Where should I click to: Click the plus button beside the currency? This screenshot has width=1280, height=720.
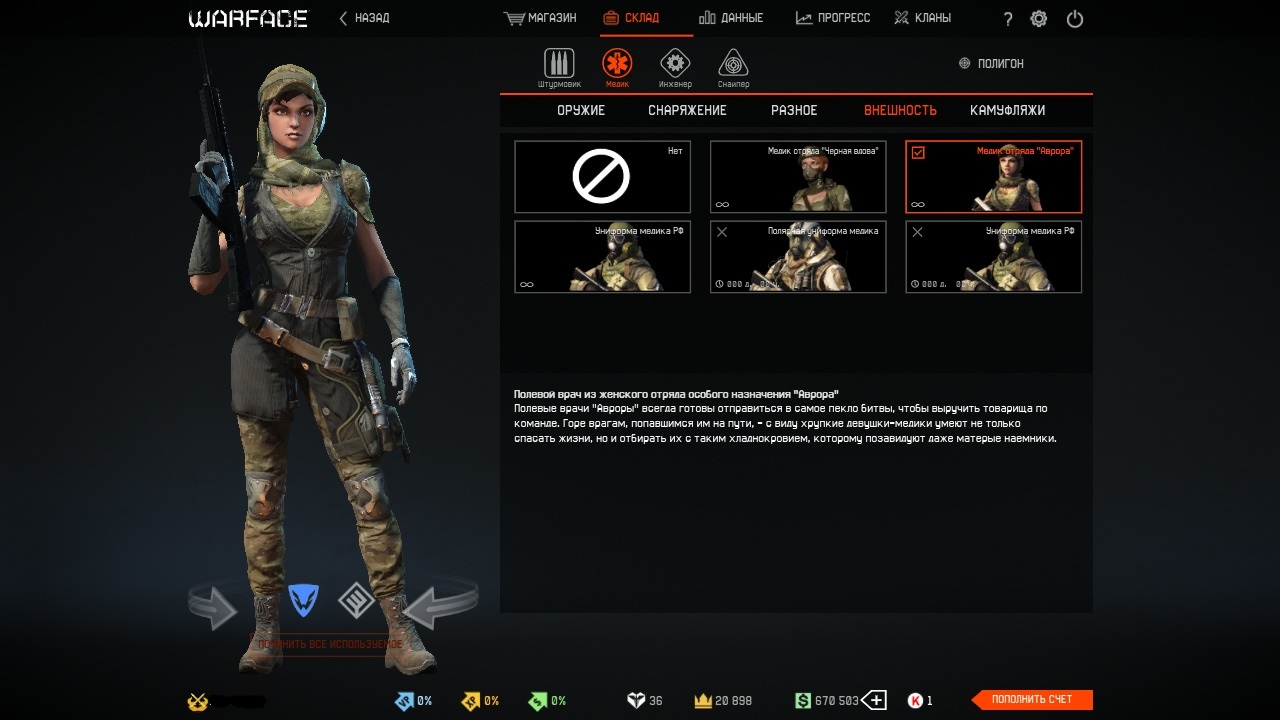[x=874, y=700]
